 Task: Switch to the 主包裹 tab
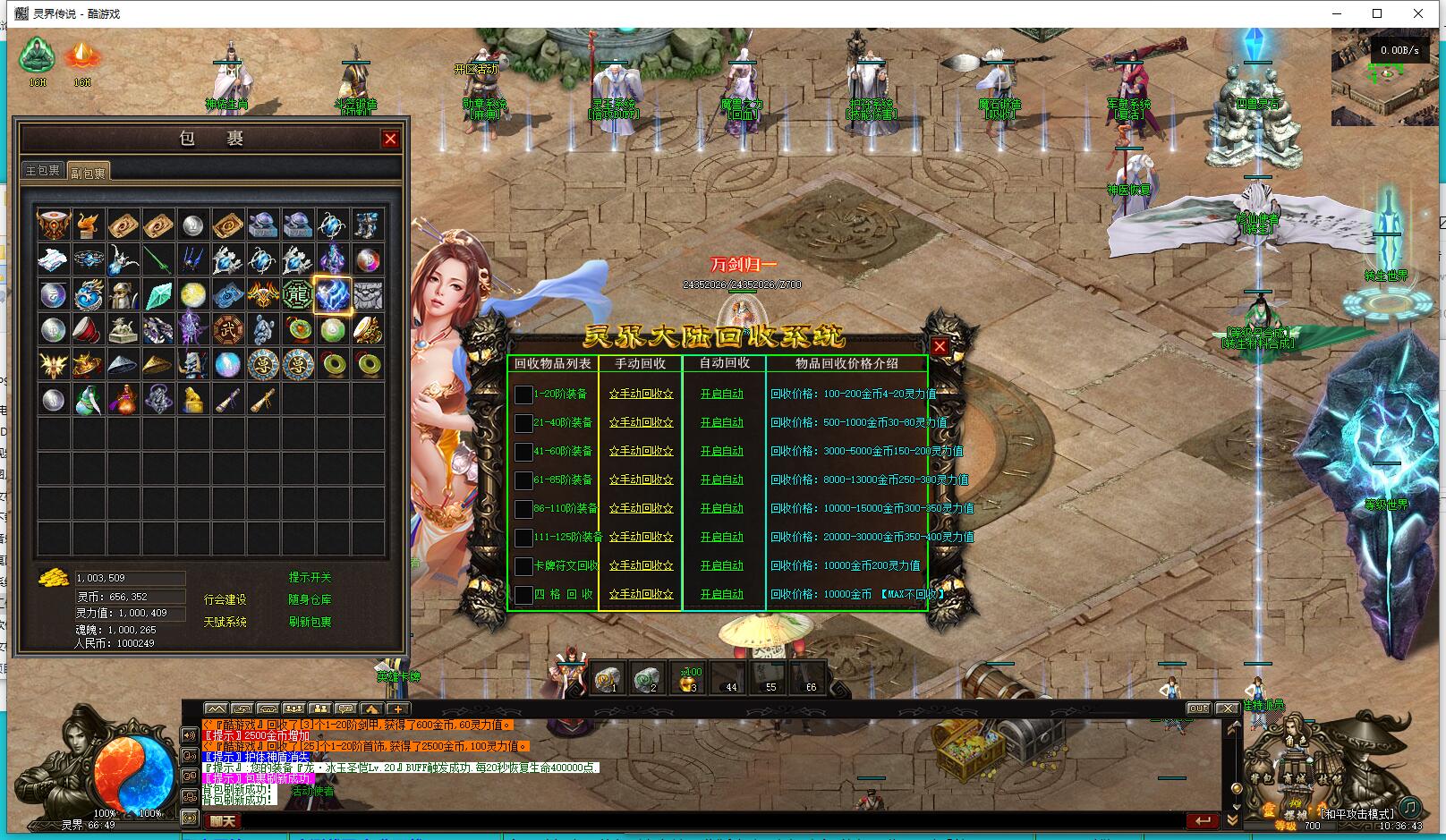click(x=42, y=171)
